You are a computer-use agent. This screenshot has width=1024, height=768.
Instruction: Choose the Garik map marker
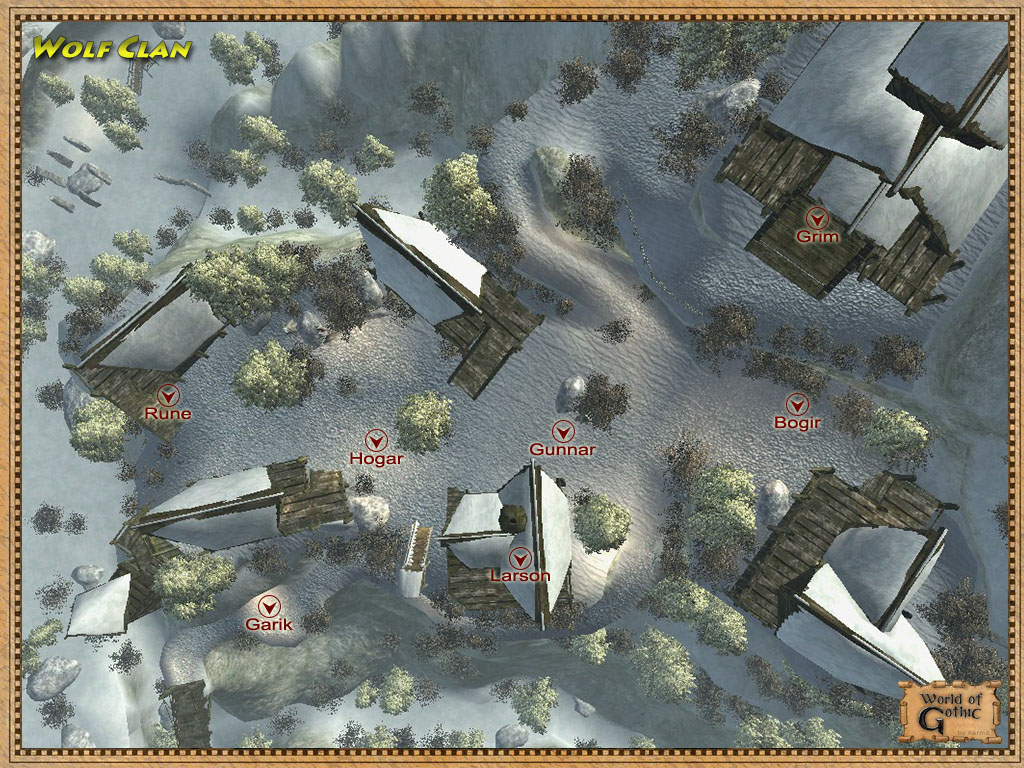pos(269,605)
